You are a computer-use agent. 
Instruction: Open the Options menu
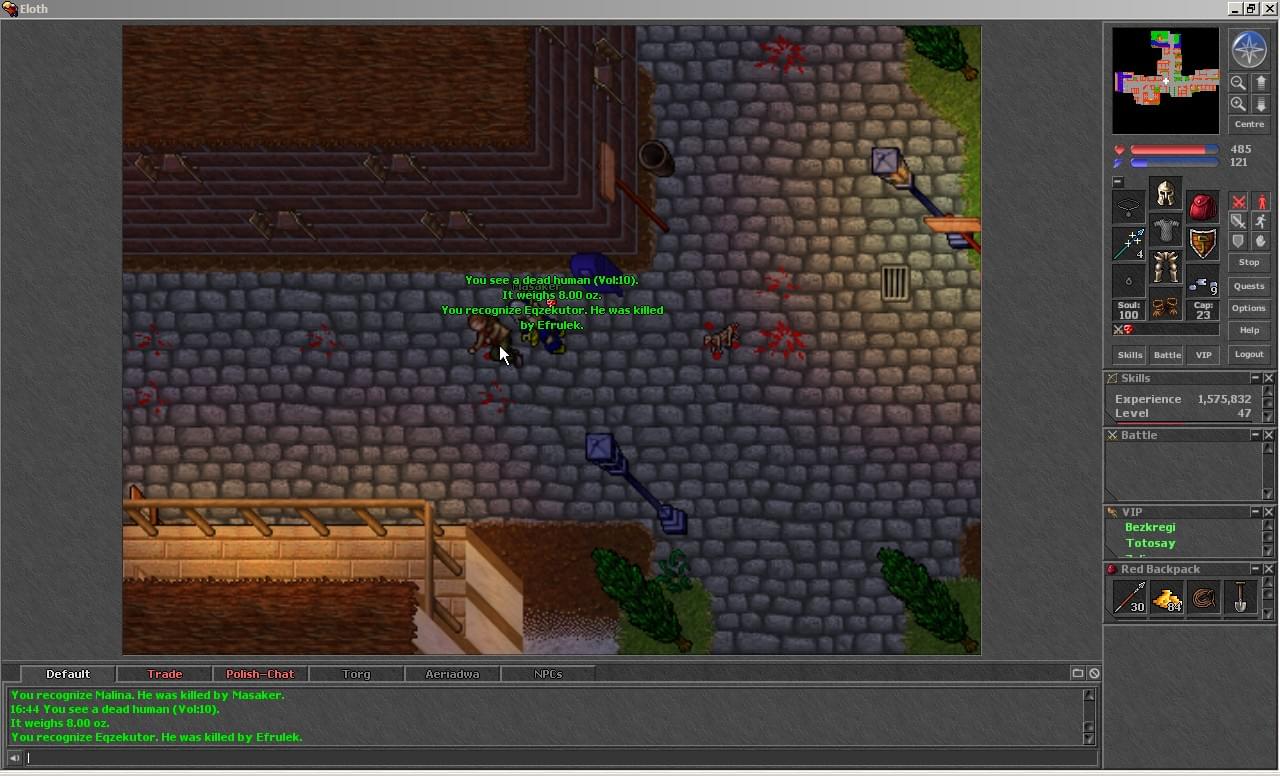tap(1249, 308)
